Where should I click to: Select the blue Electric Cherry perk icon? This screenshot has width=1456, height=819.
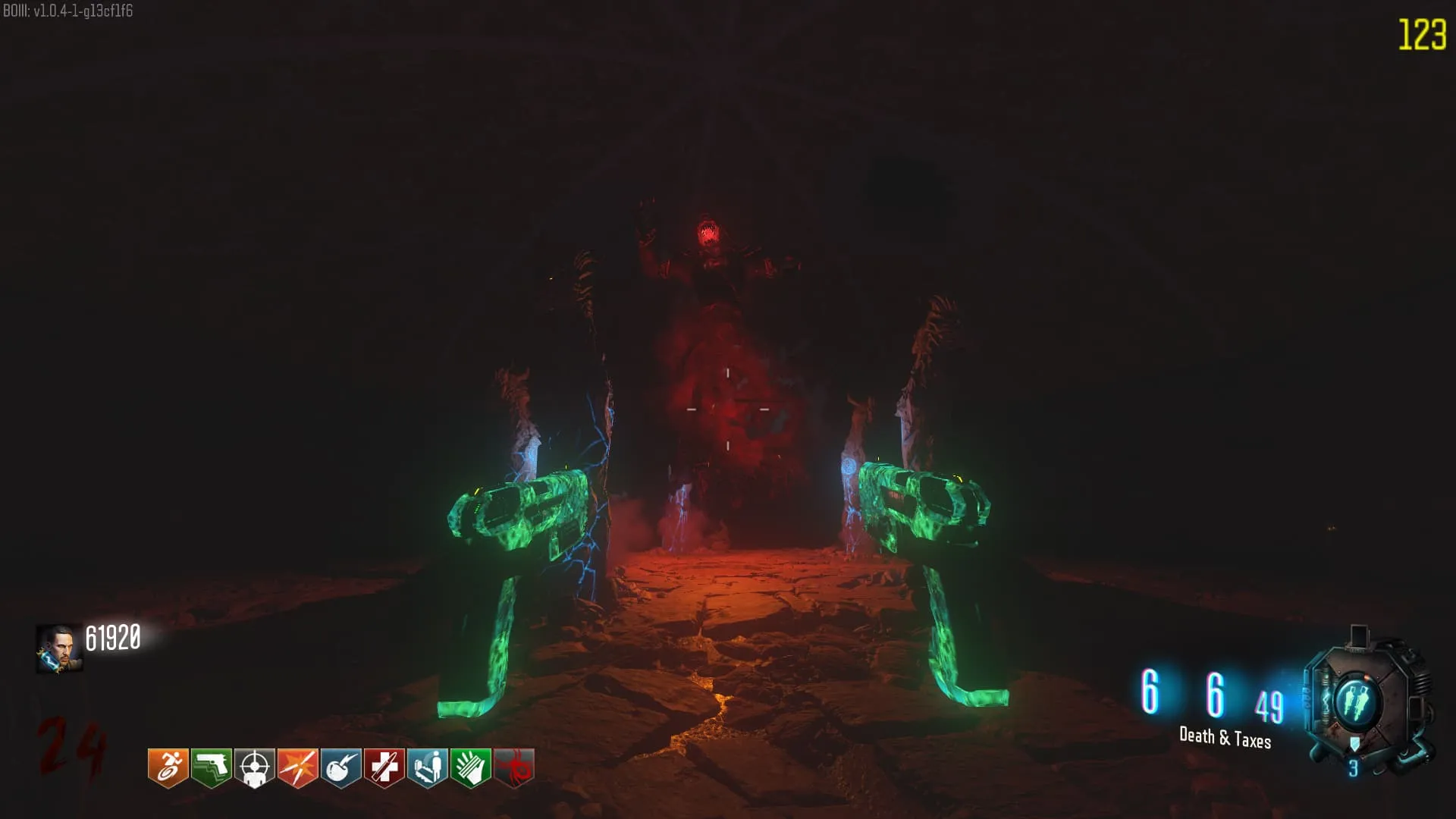pyautogui.click(x=340, y=768)
